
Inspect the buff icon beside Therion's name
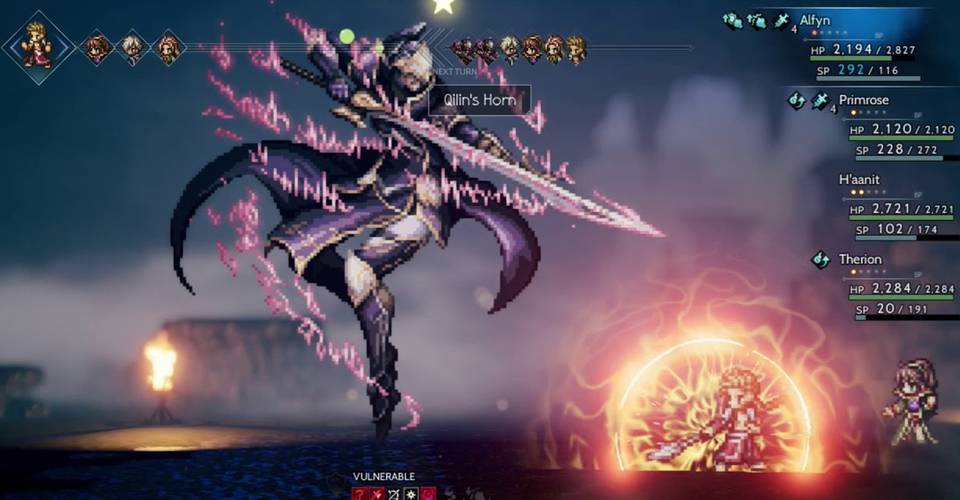[x=820, y=260]
